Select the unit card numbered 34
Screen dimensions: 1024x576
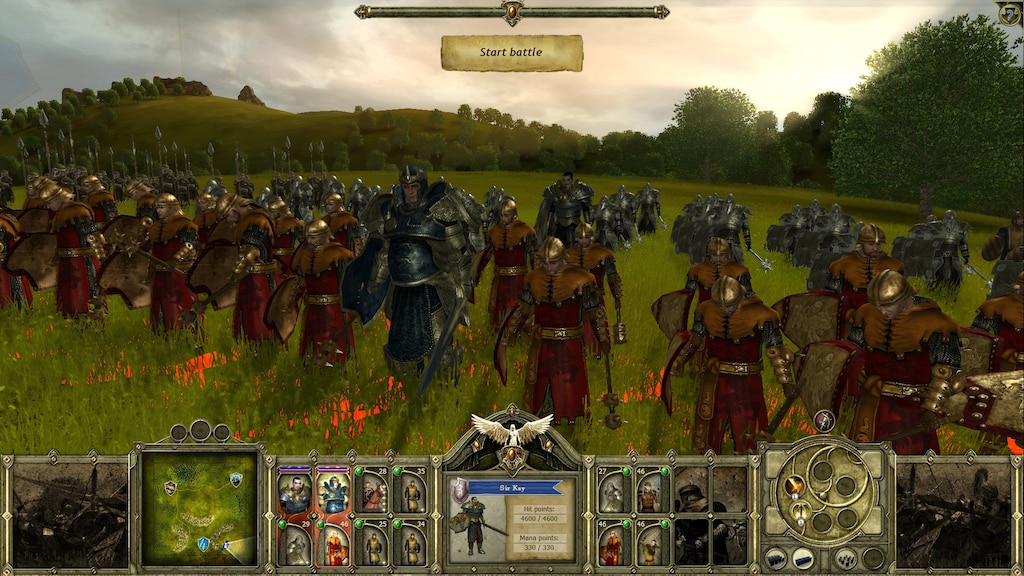(410, 544)
